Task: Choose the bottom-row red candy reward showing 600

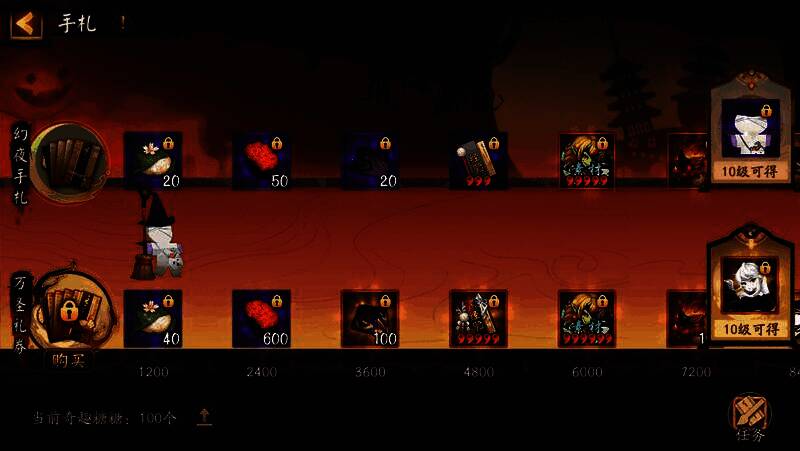Action: click(261, 319)
